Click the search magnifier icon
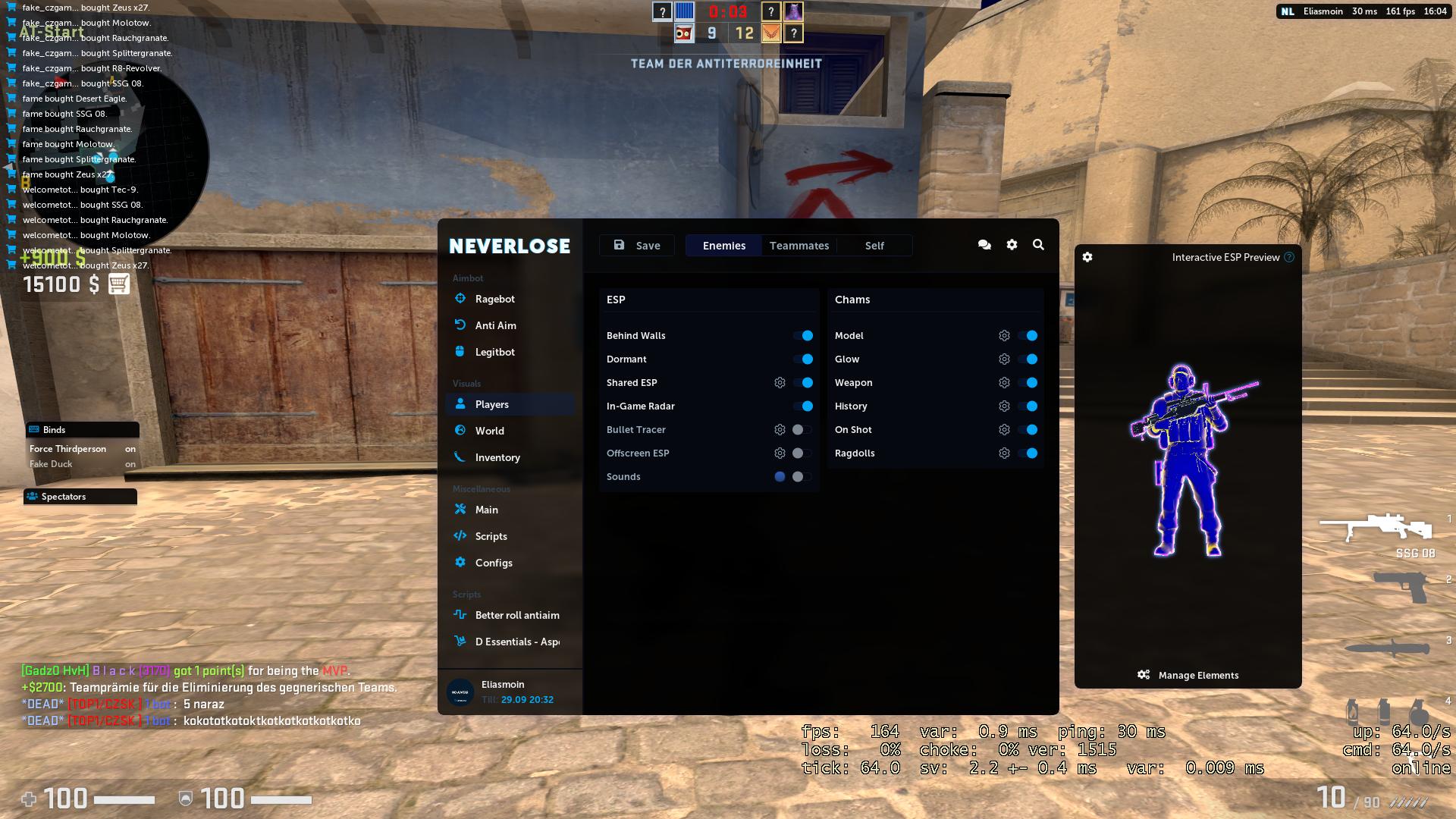1456x819 pixels. 1038,245
